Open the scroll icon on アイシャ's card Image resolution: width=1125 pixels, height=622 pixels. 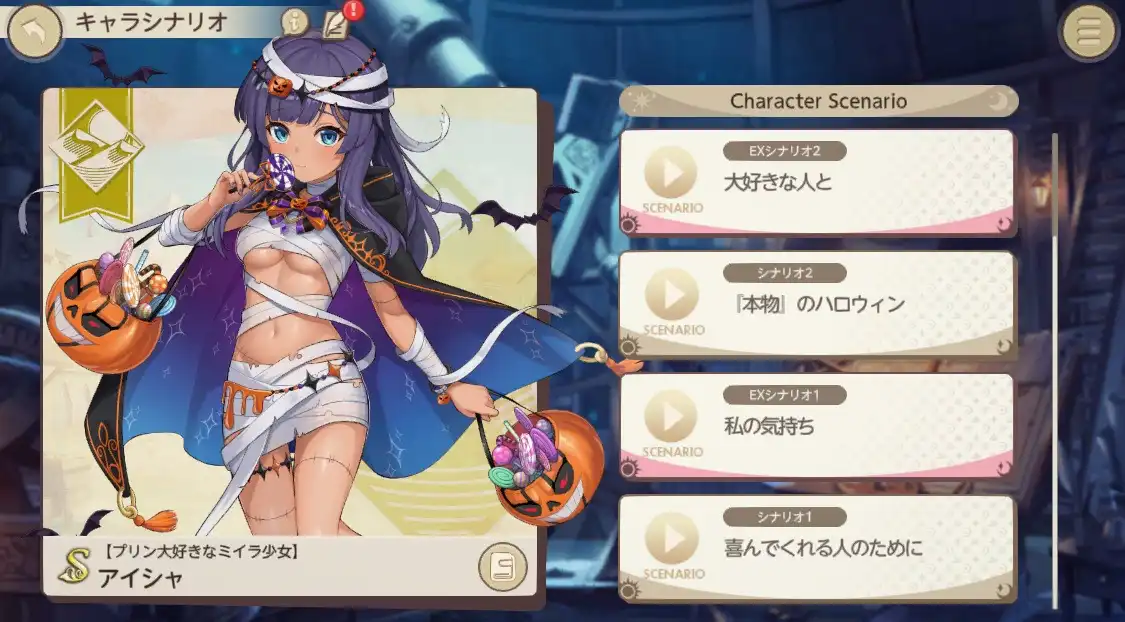tap(502, 567)
